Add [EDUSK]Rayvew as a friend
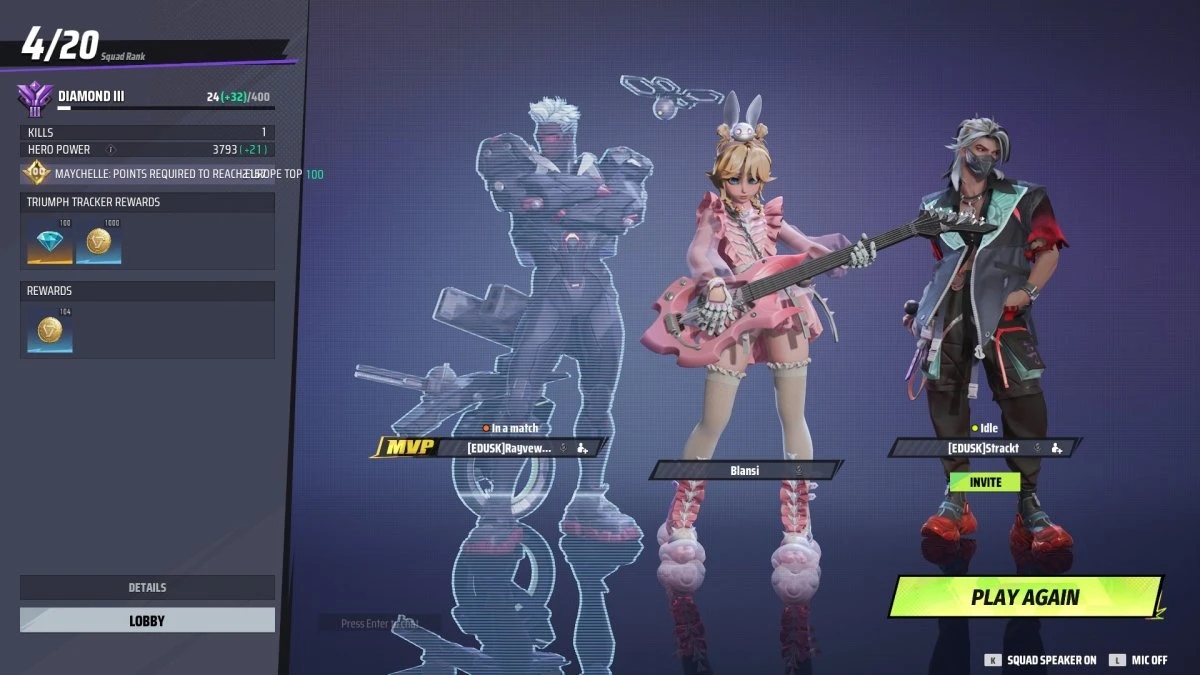Screen dimensions: 1200x675 pyautogui.click(x=583, y=448)
